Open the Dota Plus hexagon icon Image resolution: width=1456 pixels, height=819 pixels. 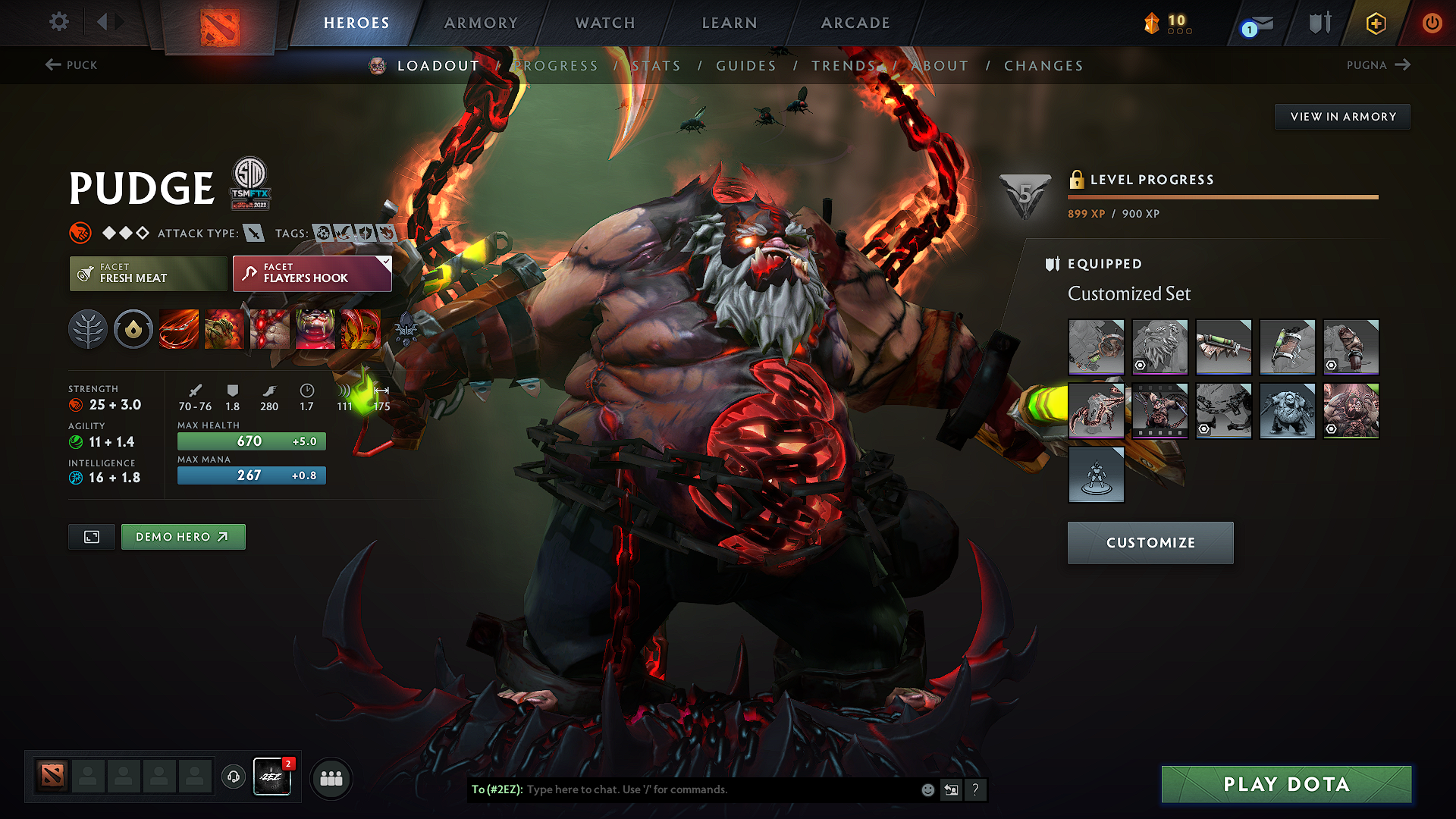(x=1375, y=23)
